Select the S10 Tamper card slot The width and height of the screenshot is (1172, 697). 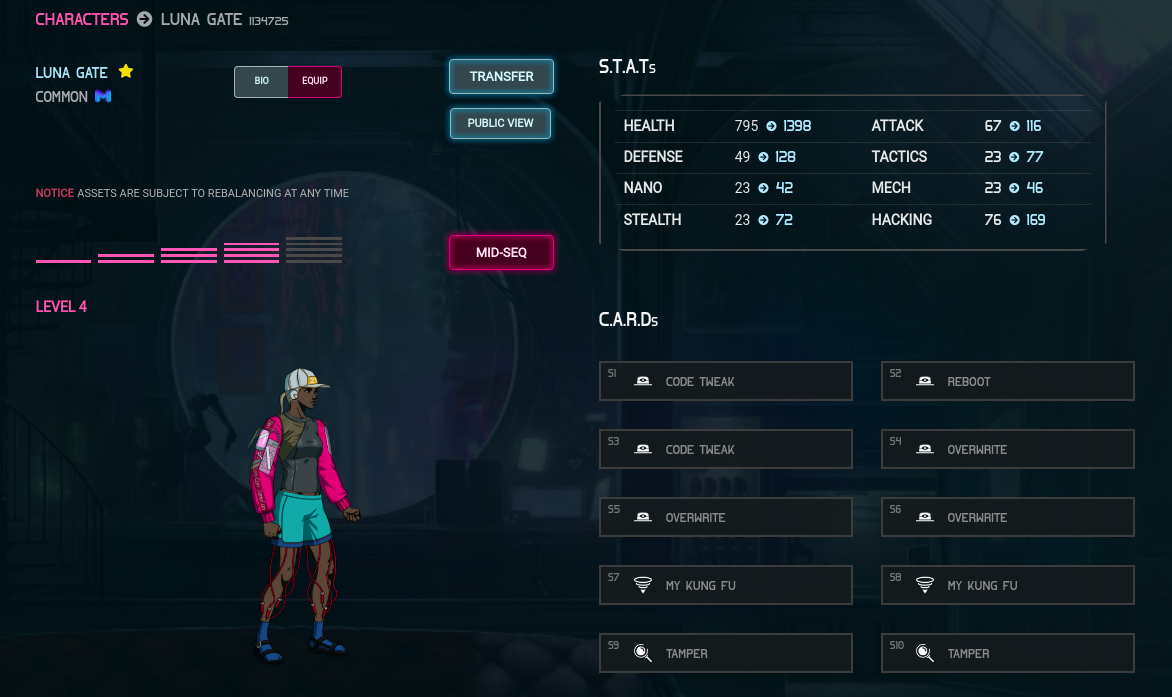[1008, 653]
